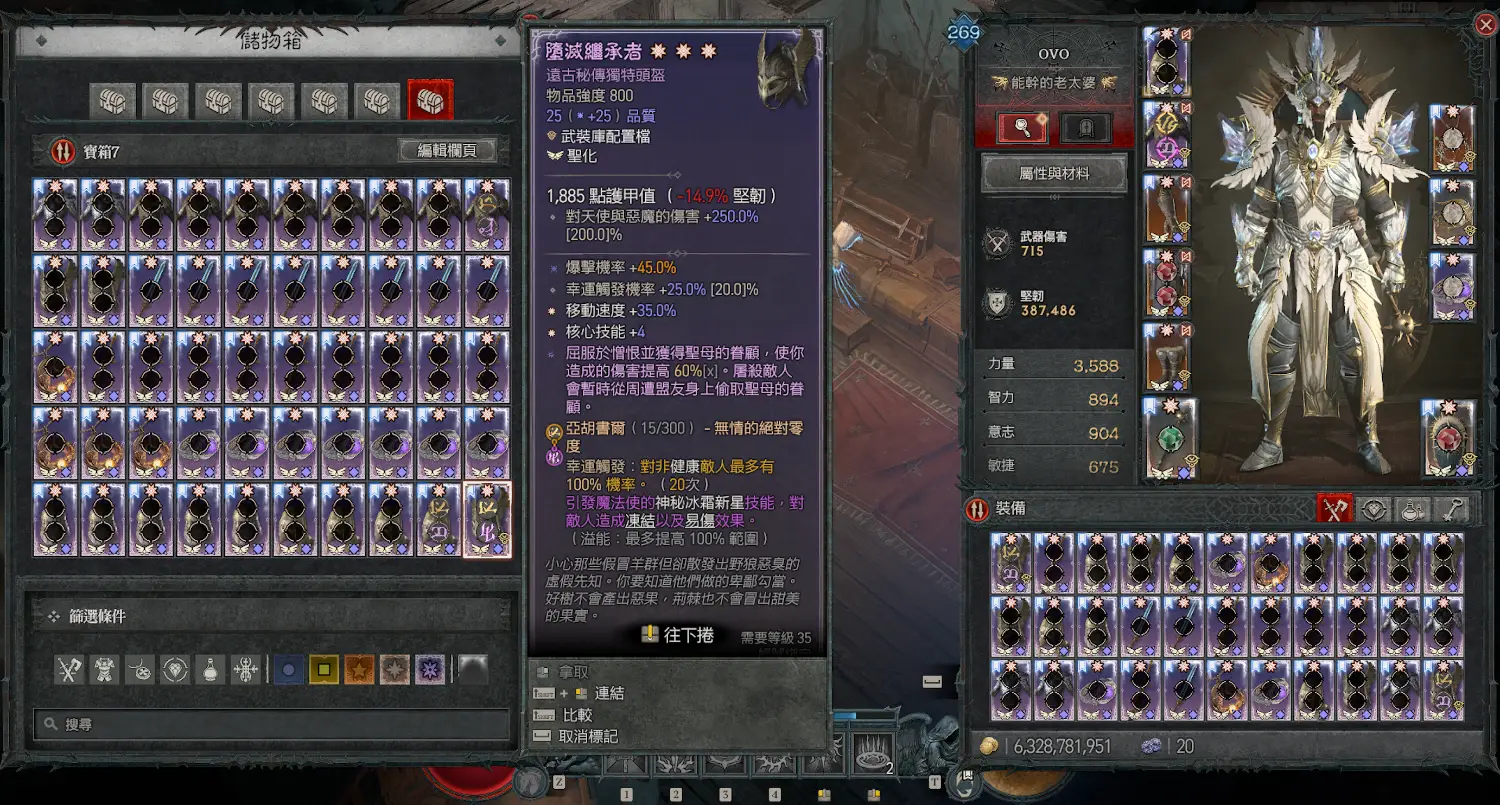This screenshot has width=1500, height=805.
Task: Switch inventory to the key tab
Action: click(x=1450, y=509)
